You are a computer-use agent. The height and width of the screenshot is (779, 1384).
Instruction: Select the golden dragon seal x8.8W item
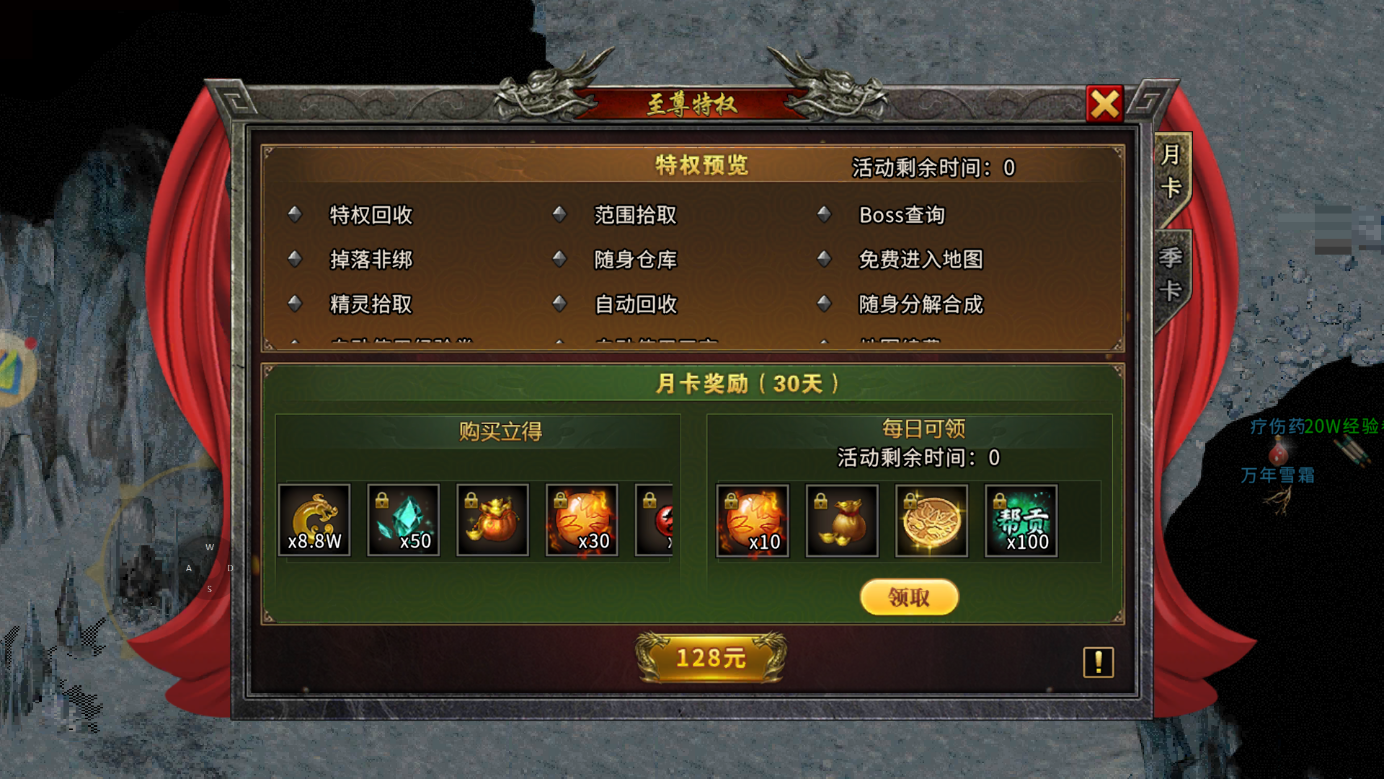pos(314,519)
